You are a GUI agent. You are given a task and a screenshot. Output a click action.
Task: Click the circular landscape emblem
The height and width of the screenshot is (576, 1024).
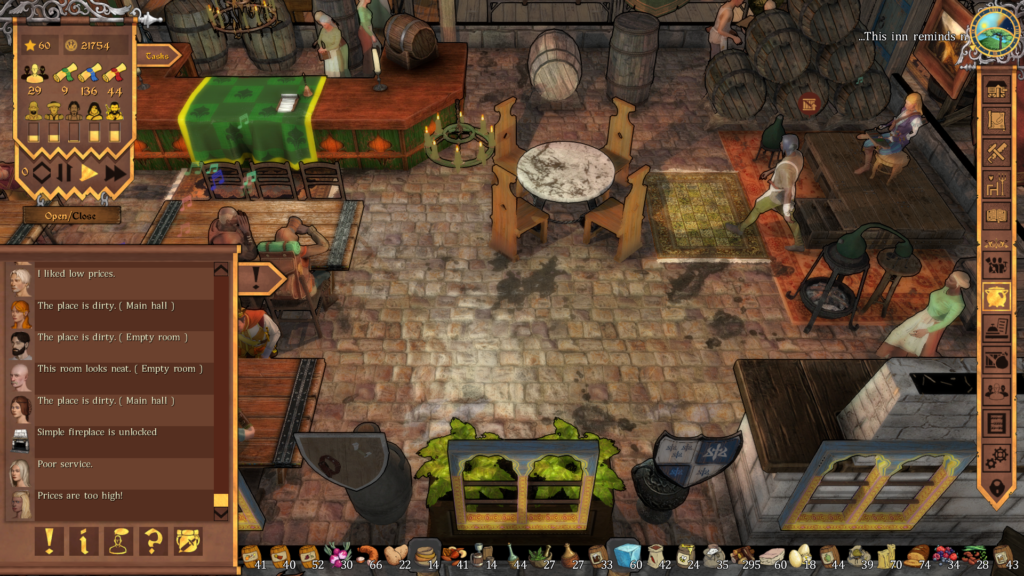pyautogui.click(x=996, y=33)
